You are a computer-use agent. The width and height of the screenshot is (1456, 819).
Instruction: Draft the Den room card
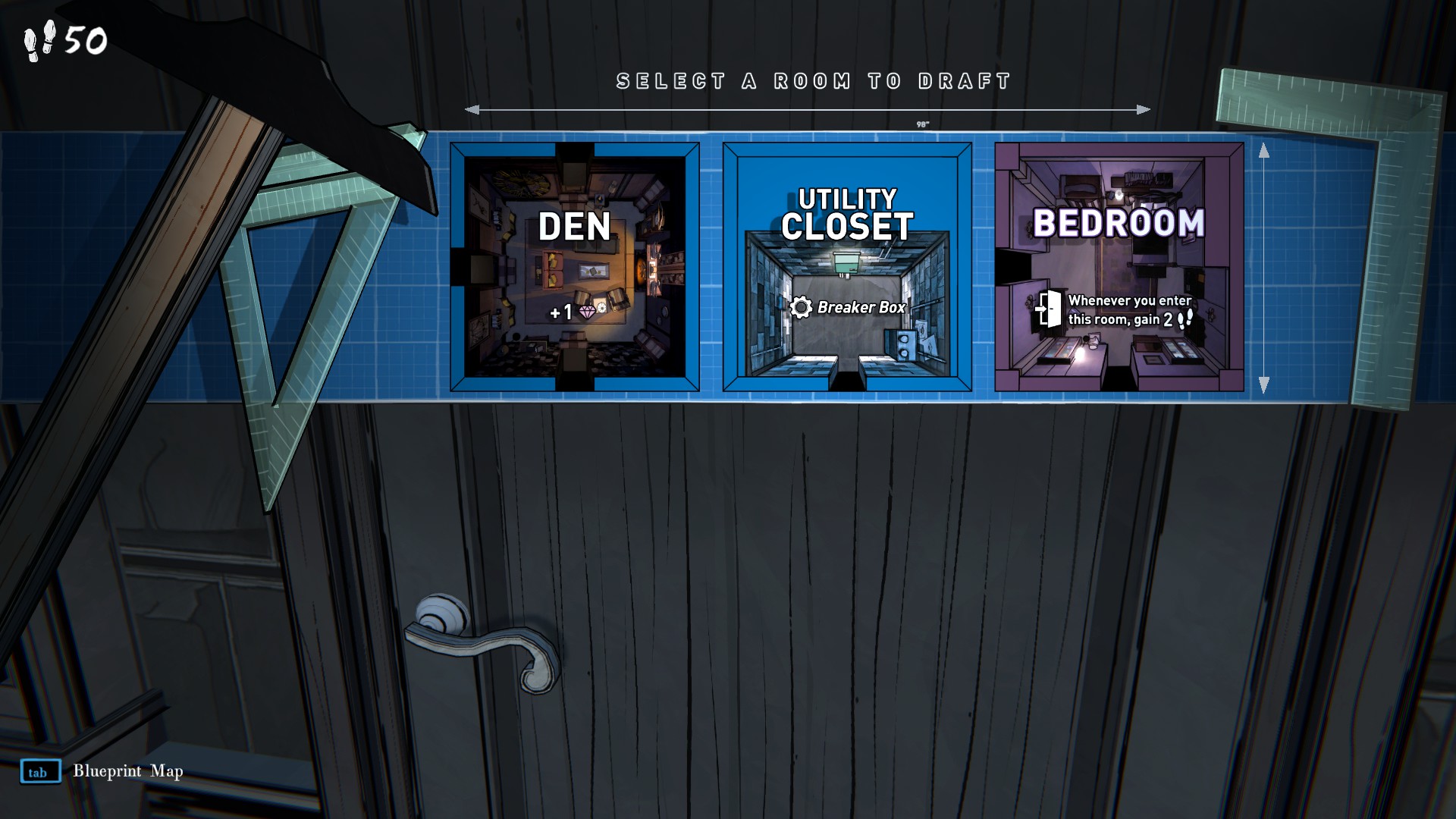click(x=574, y=267)
